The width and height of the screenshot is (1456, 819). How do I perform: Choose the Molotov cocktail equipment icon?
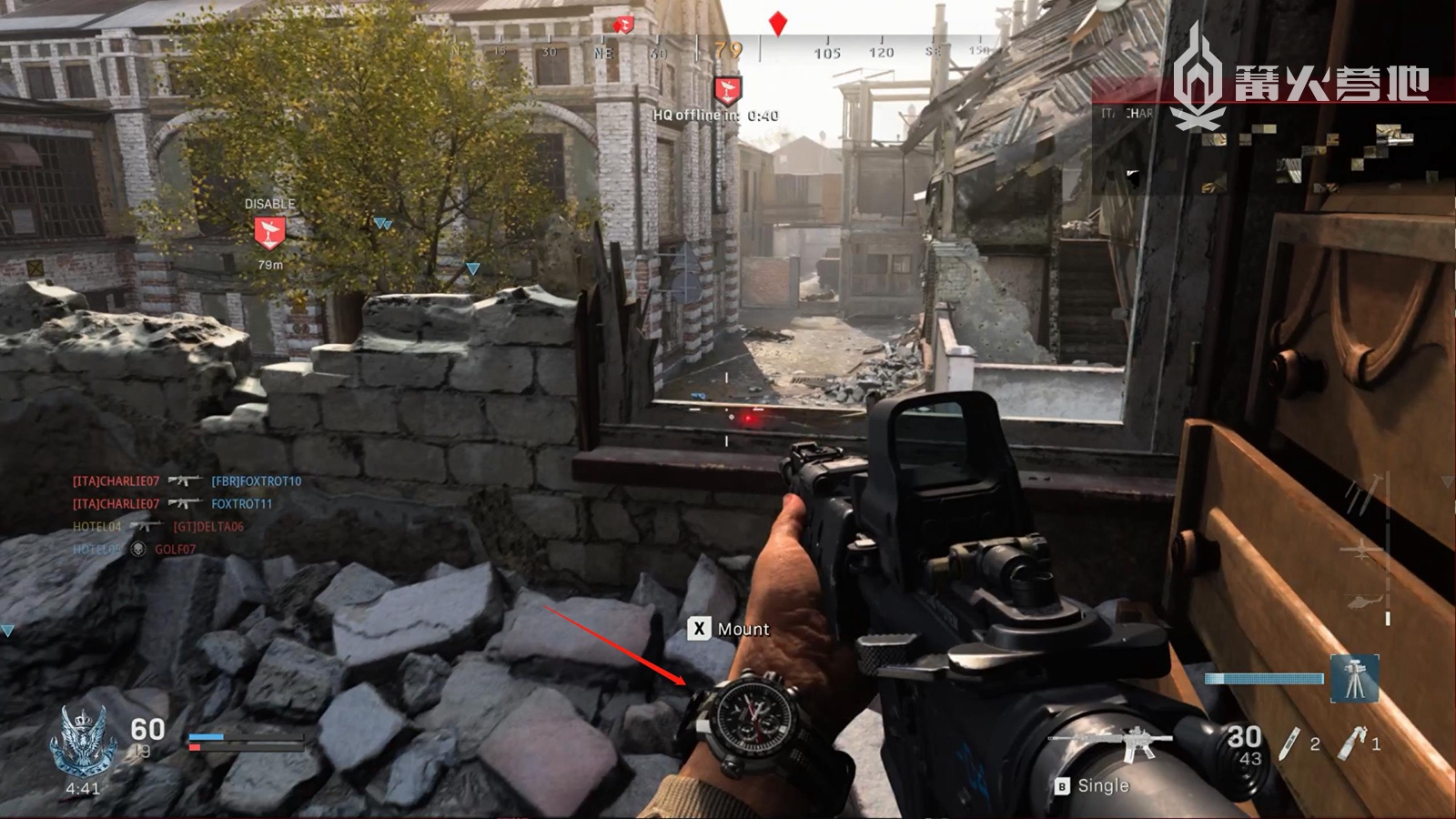(1353, 743)
